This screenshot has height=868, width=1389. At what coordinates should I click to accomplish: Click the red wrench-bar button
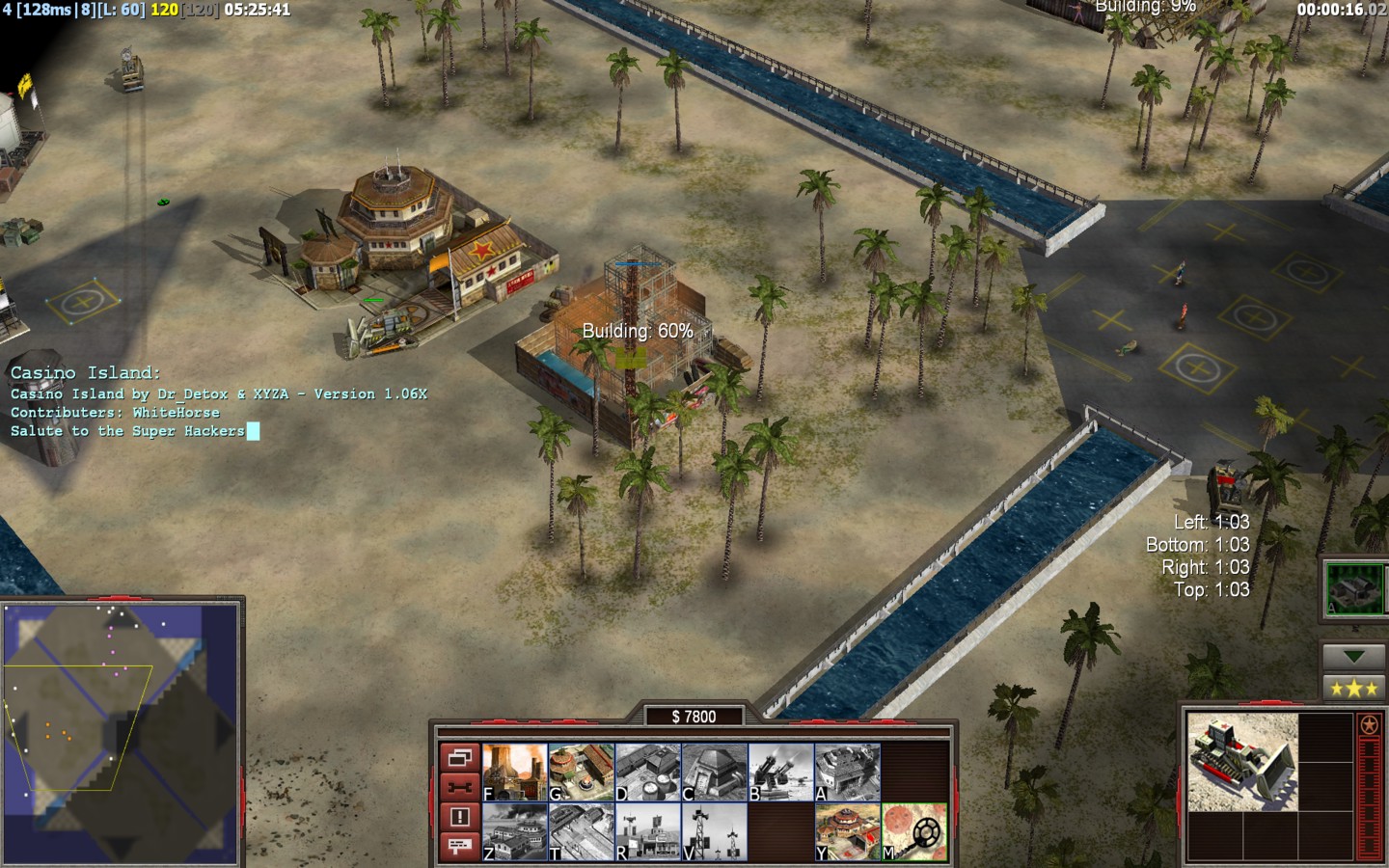click(459, 787)
